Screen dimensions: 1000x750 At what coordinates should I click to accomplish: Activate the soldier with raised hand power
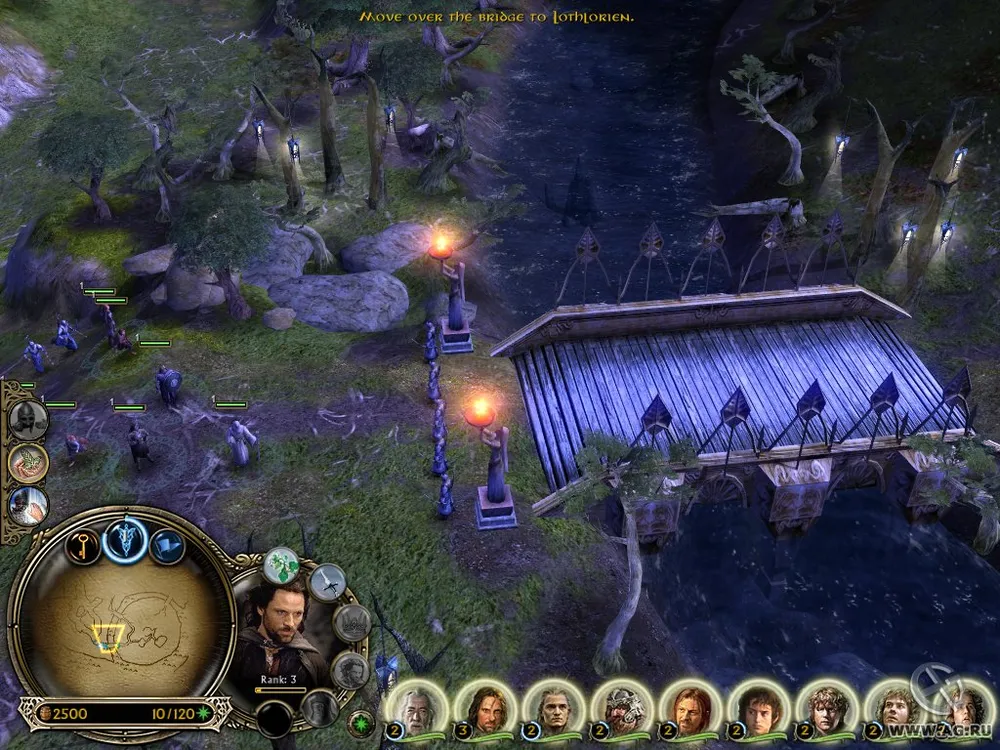(28, 505)
